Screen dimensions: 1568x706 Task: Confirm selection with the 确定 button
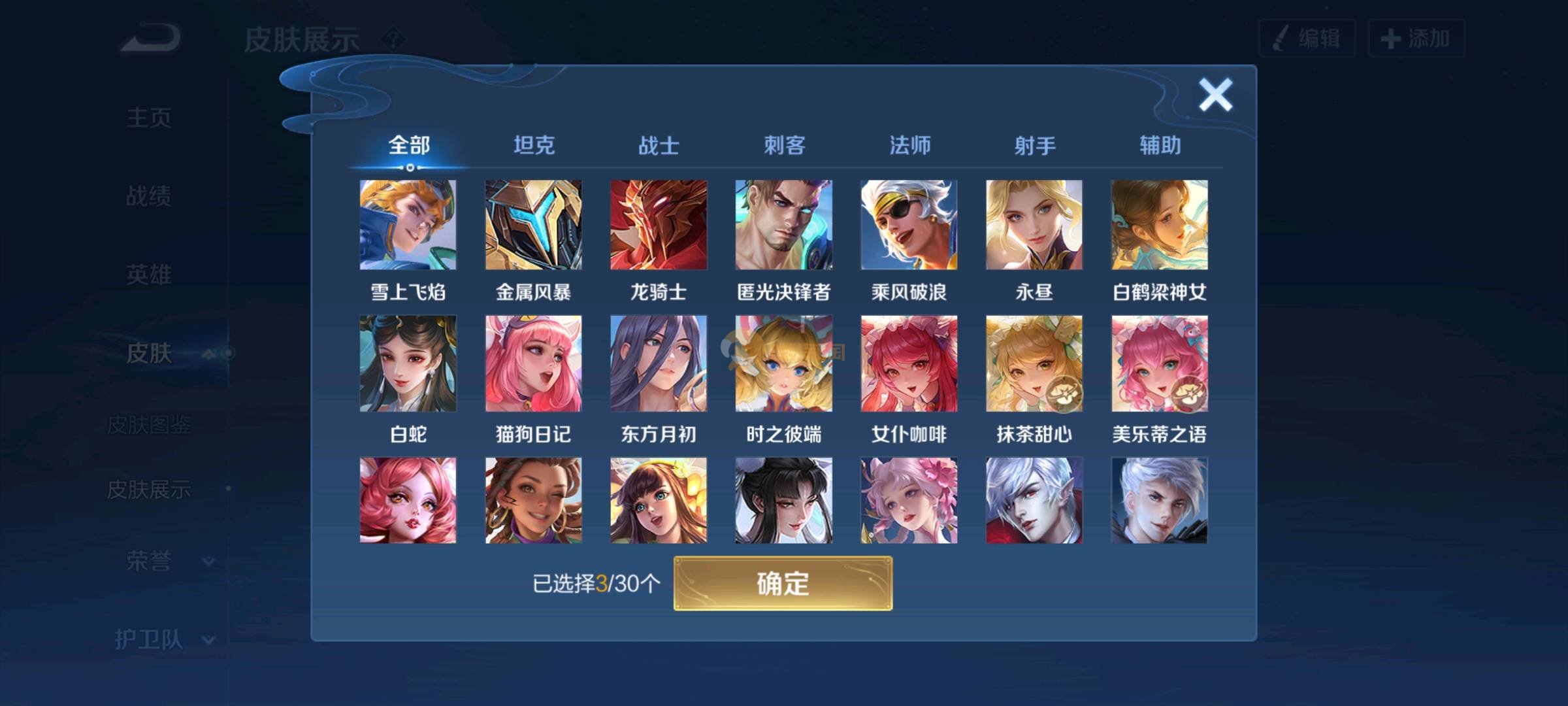point(783,583)
